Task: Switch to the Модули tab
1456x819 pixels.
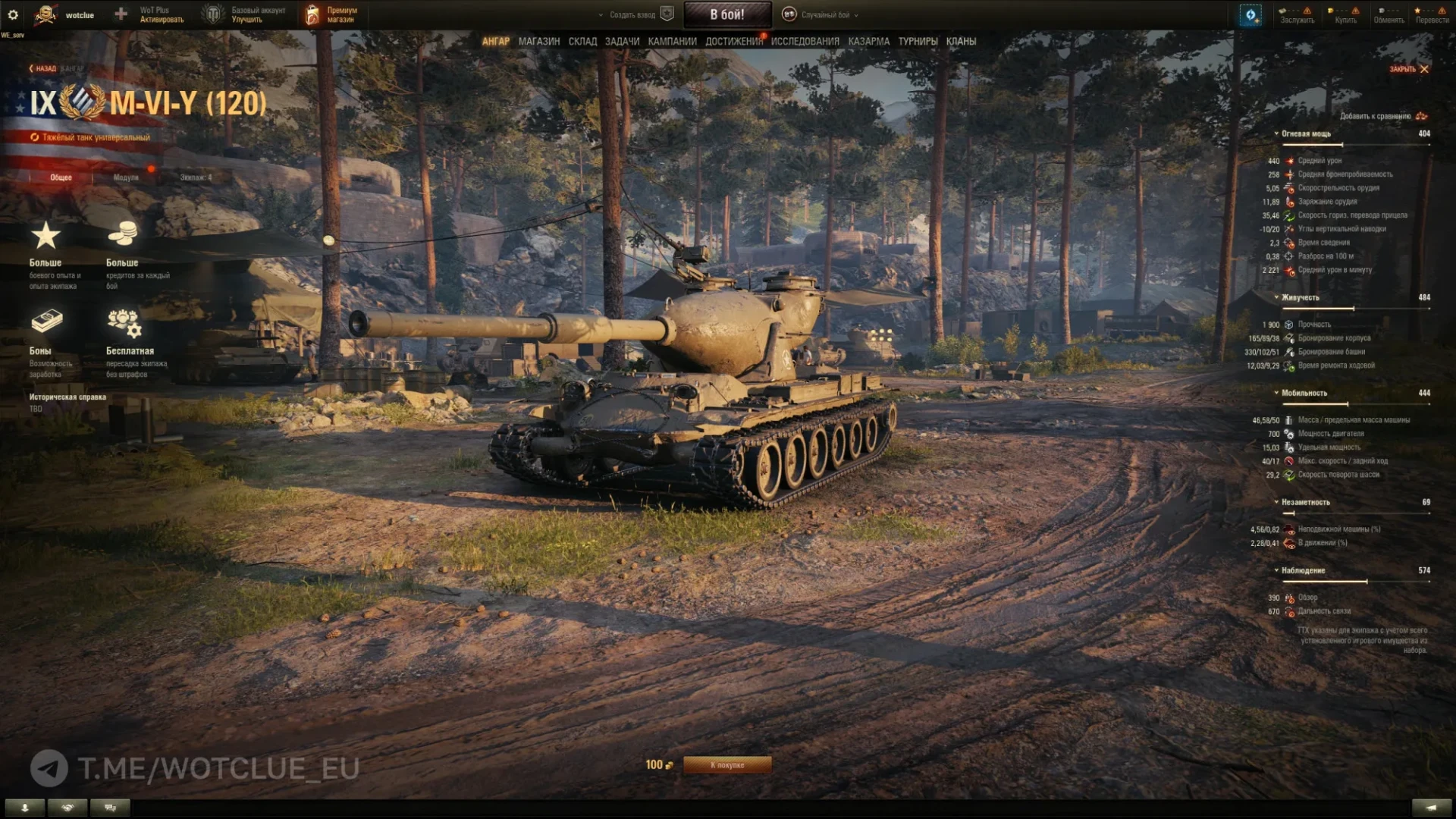Action: [126, 177]
